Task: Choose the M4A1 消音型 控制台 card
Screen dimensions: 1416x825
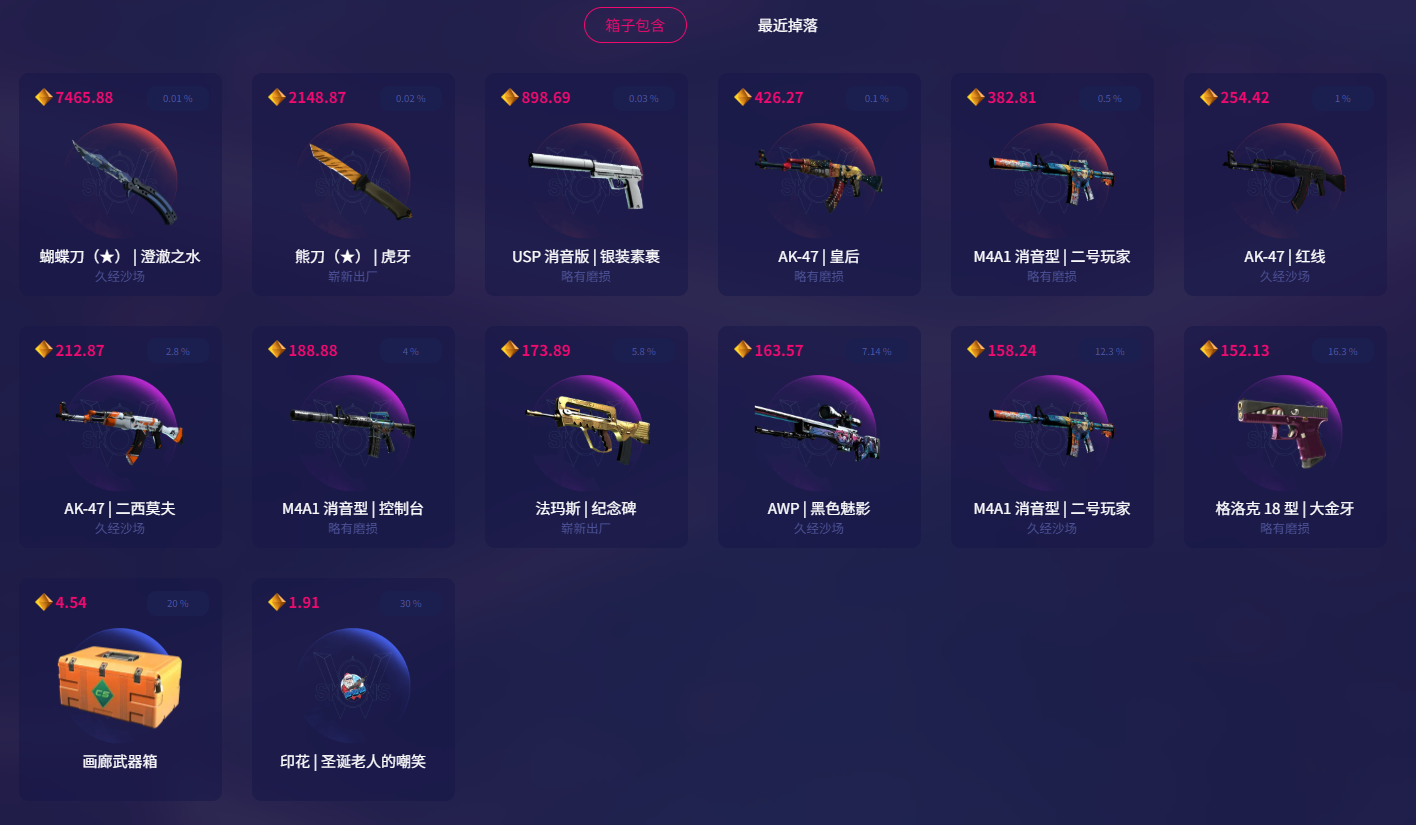Action: coord(353,437)
